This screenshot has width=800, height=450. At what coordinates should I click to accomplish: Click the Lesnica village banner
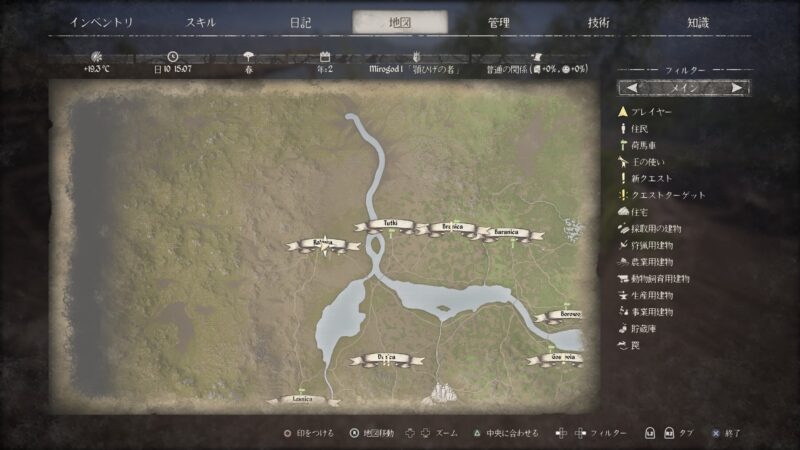pyautogui.click(x=302, y=399)
